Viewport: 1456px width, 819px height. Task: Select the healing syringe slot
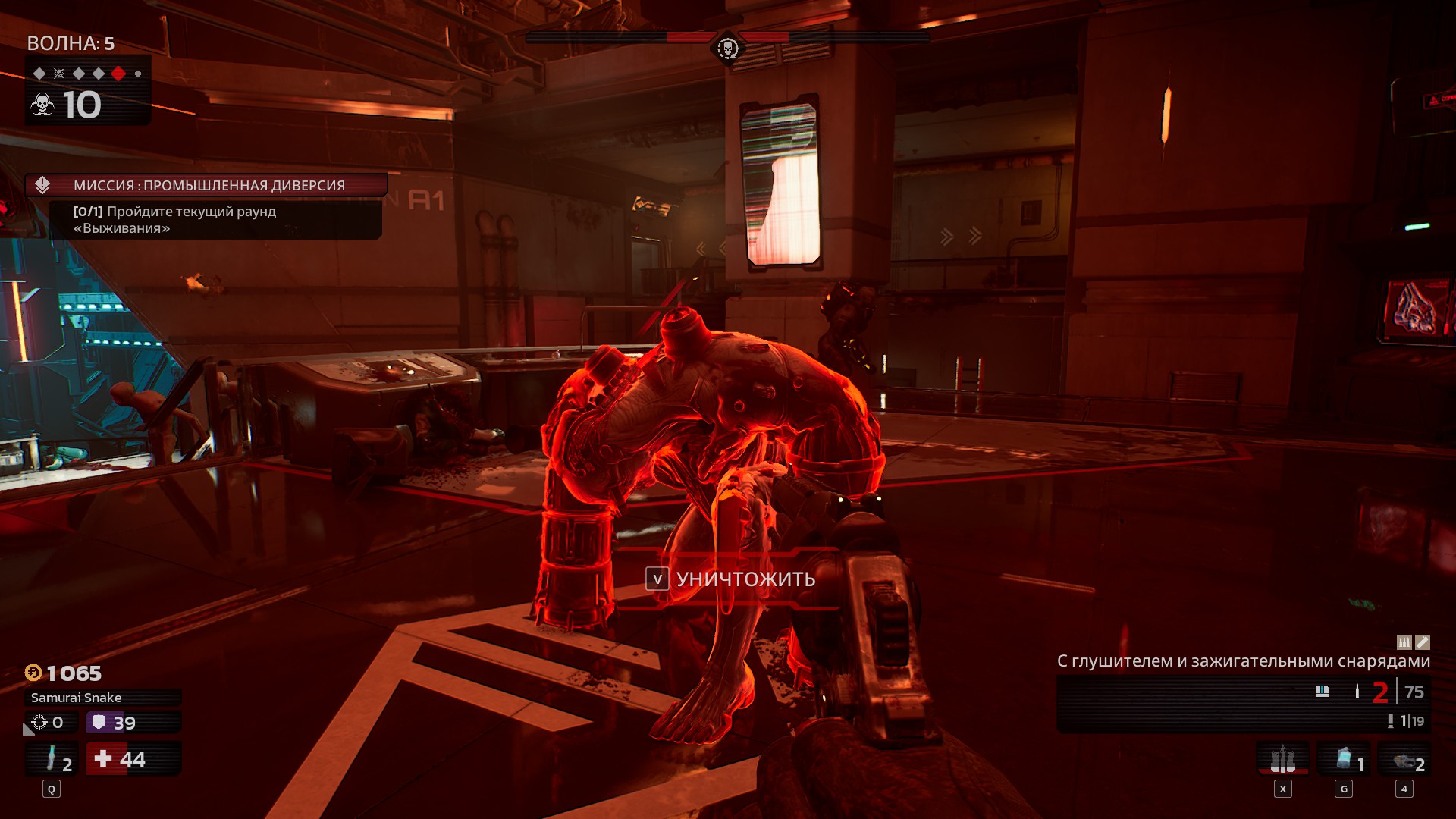point(52,759)
